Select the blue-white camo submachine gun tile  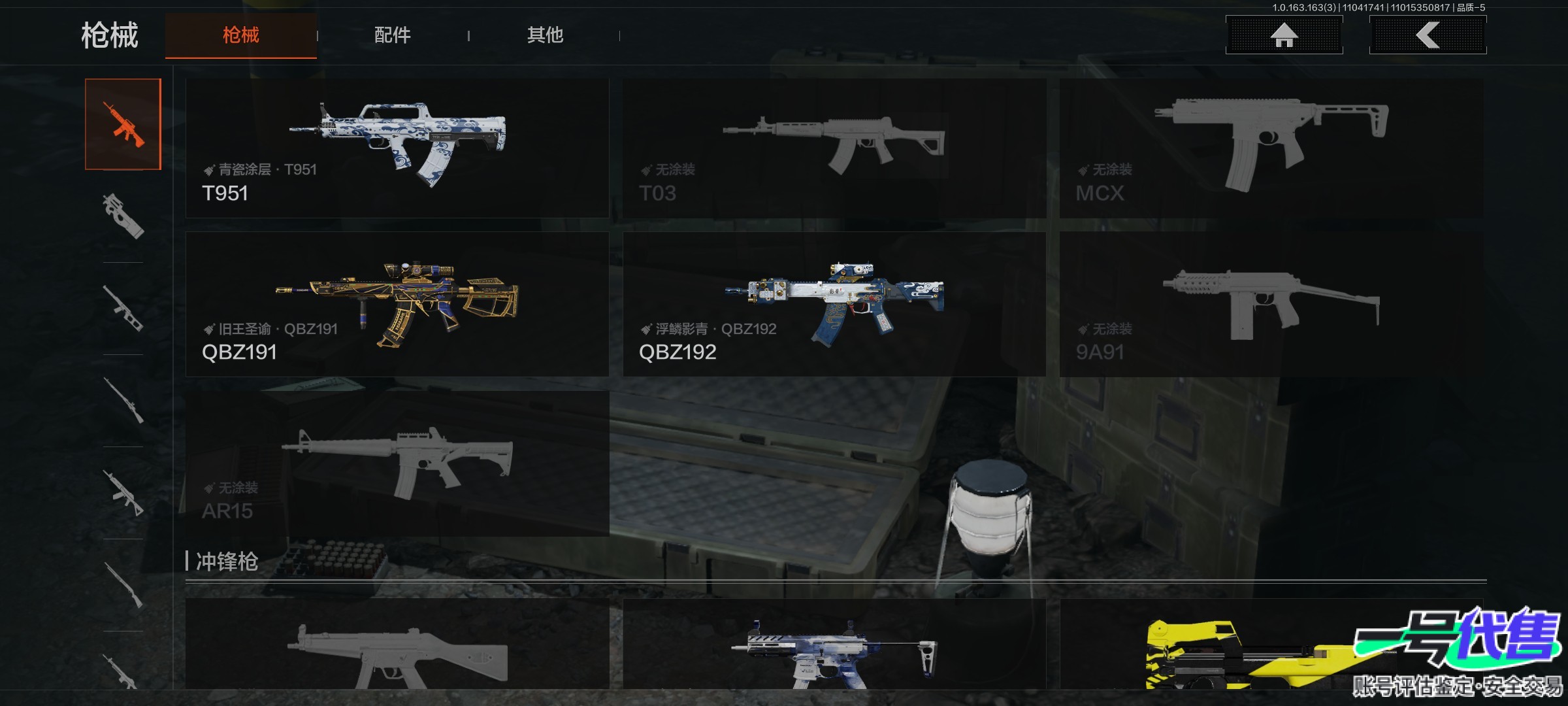point(834,647)
